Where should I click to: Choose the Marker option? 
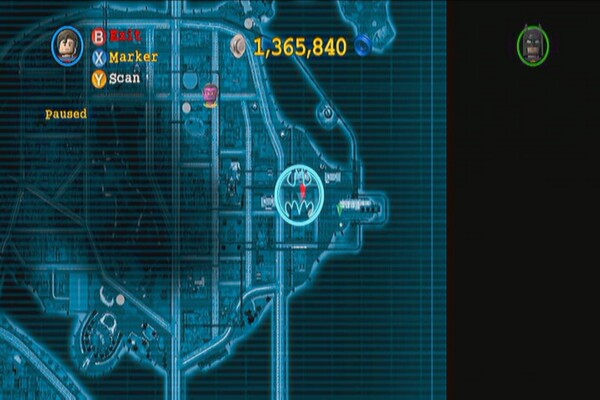click(x=124, y=57)
